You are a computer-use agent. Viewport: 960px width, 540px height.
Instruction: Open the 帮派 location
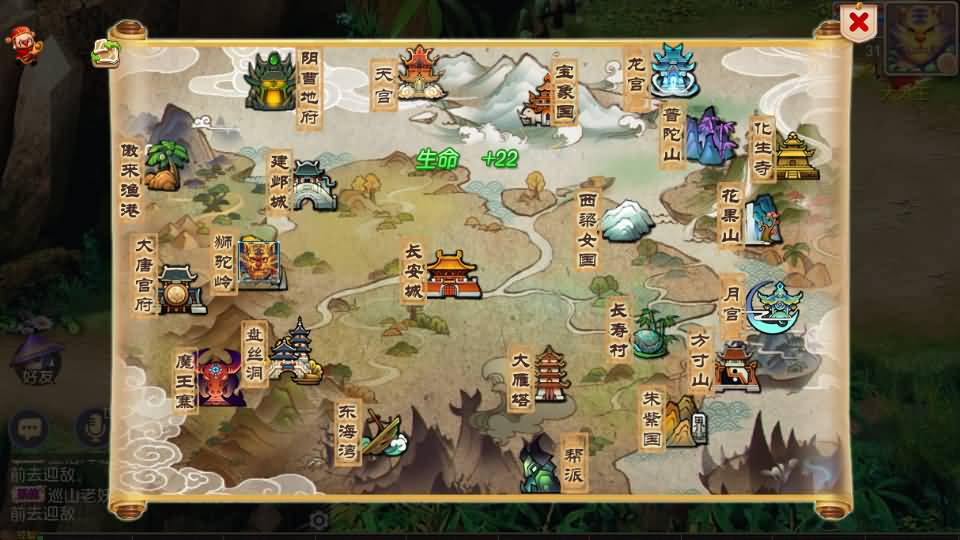(540, 464)
